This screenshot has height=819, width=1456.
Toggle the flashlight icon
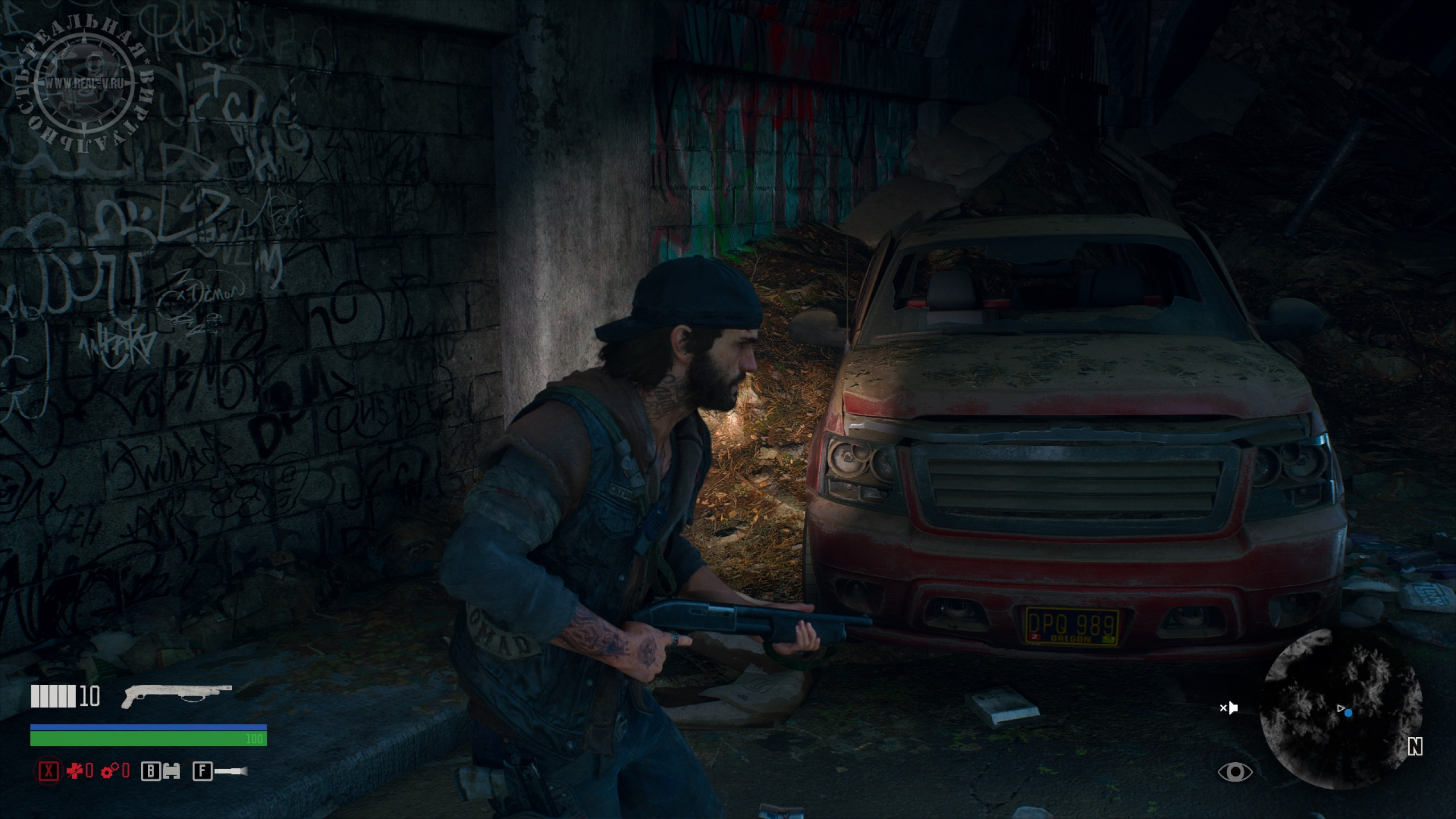[x=231, y=771]
